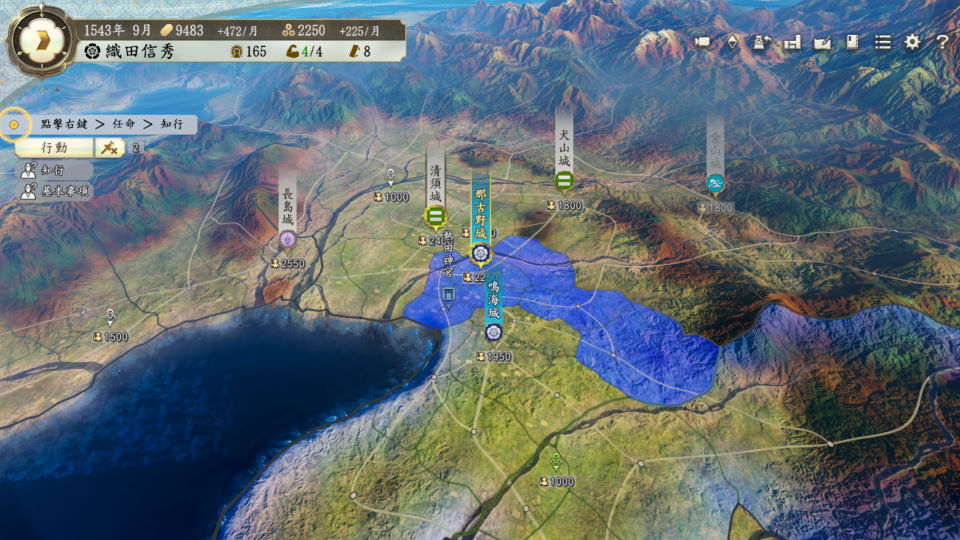Toggle the diamond compass map control

[x=732, y=42]
